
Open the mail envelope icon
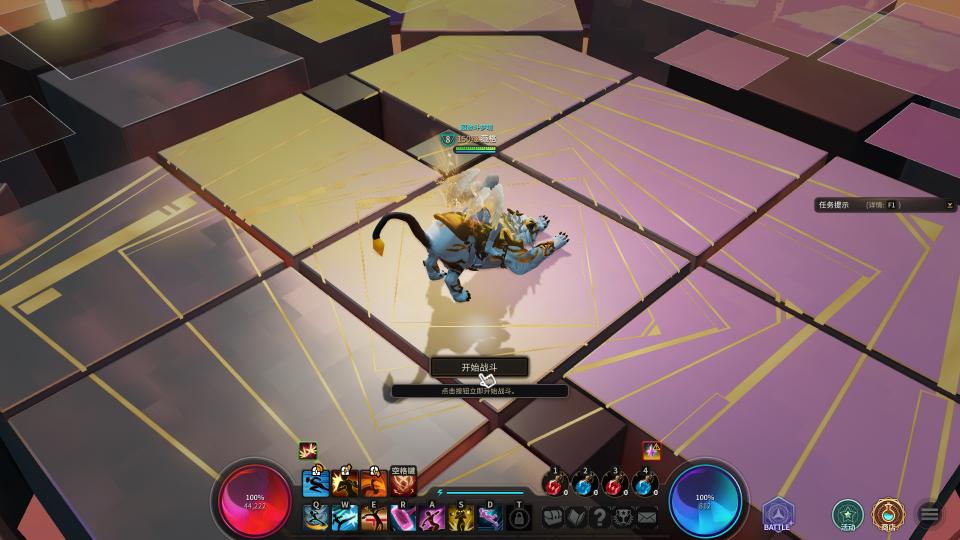647,517
